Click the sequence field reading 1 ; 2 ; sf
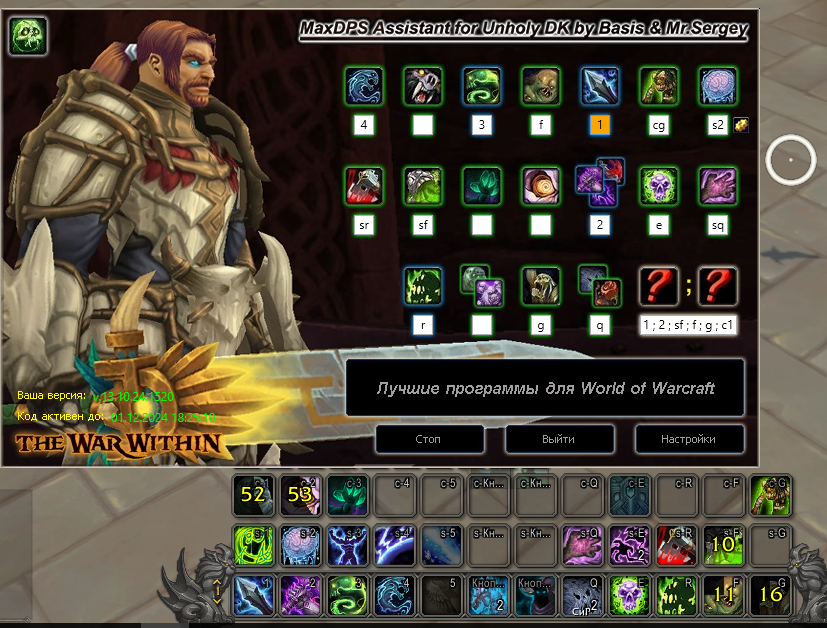The height and width of the screenshot is (628, 827). [x=688, y=324]
